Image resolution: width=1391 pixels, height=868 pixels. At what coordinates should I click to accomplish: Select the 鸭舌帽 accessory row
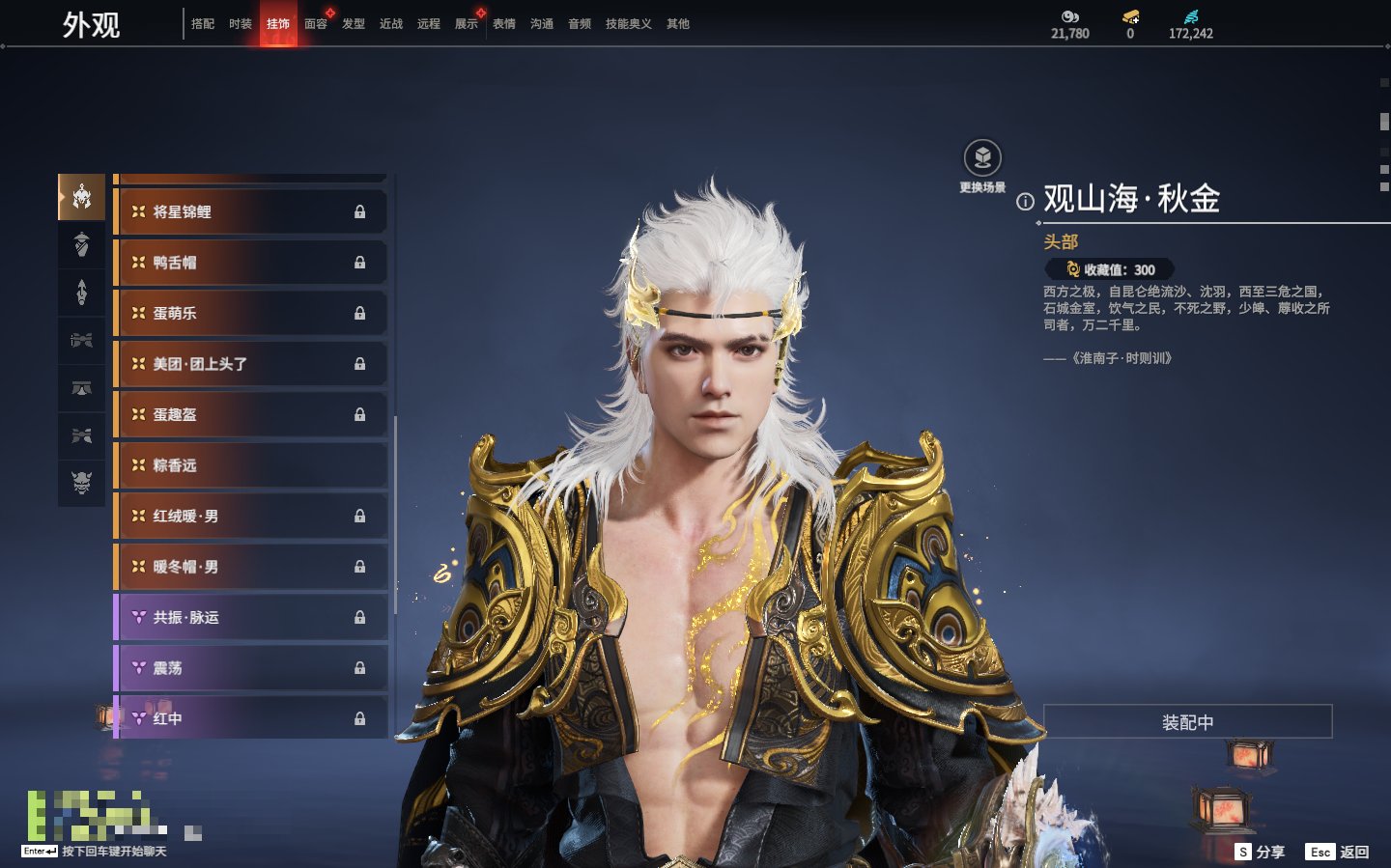pyautogui.click(x=251, y=263)
